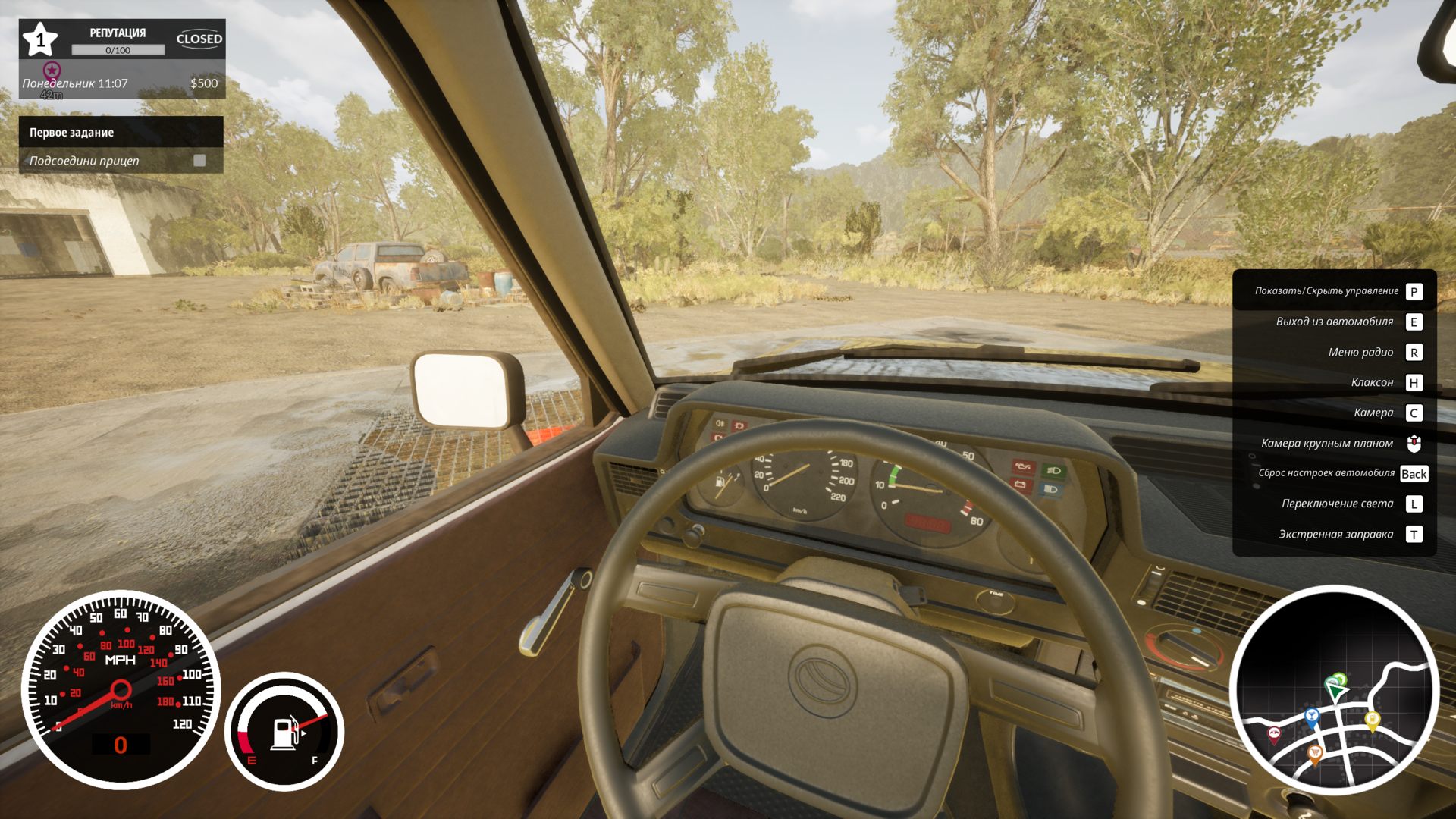Image resolution: width=1456 pixels, height=819 pixels.
Task: Click the CLOSED station status sign
Action: pyautogui.click(x=199, y=39)
